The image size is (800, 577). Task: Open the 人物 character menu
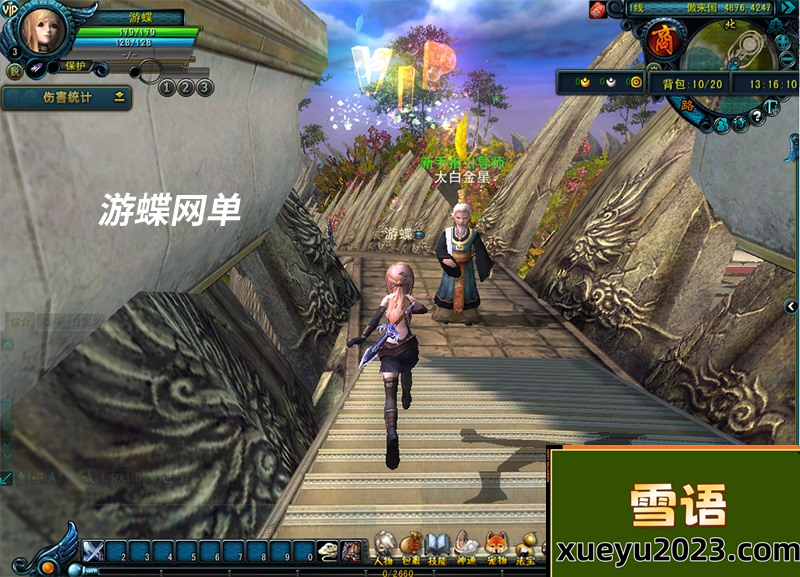(384, 547)
